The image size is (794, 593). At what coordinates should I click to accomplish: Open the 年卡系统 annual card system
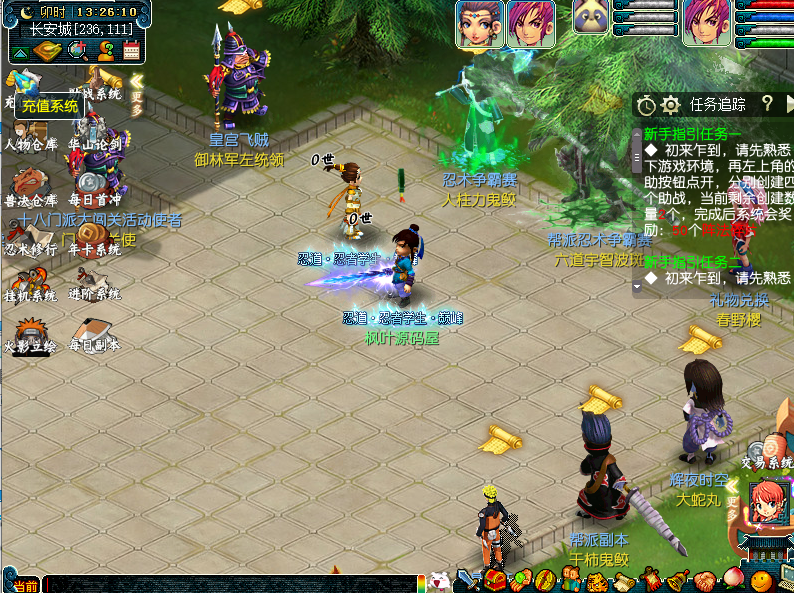tap(95, 240)
